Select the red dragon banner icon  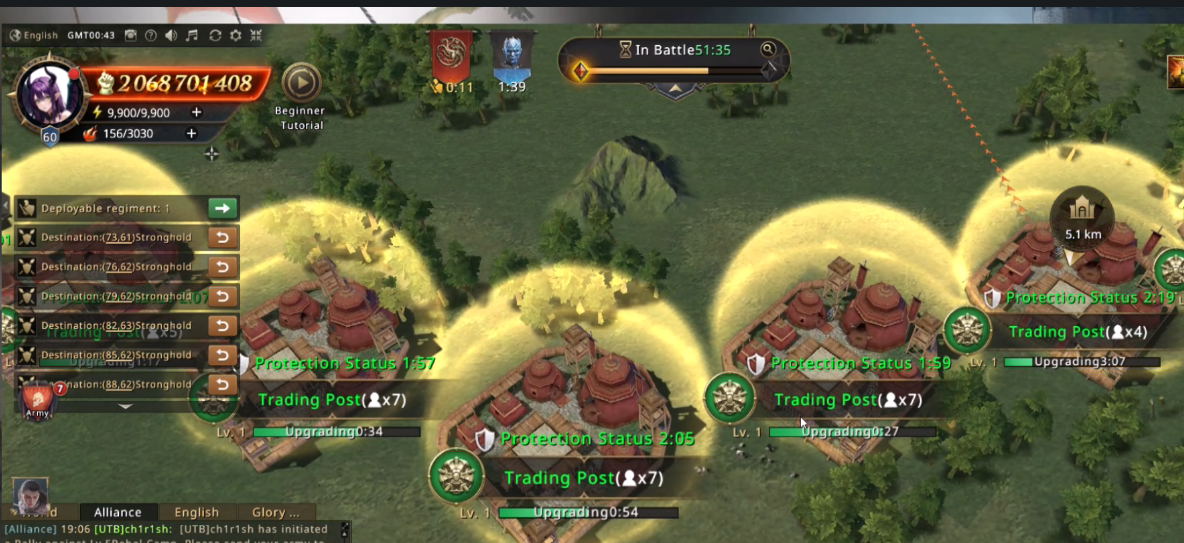tap(452, 57)
